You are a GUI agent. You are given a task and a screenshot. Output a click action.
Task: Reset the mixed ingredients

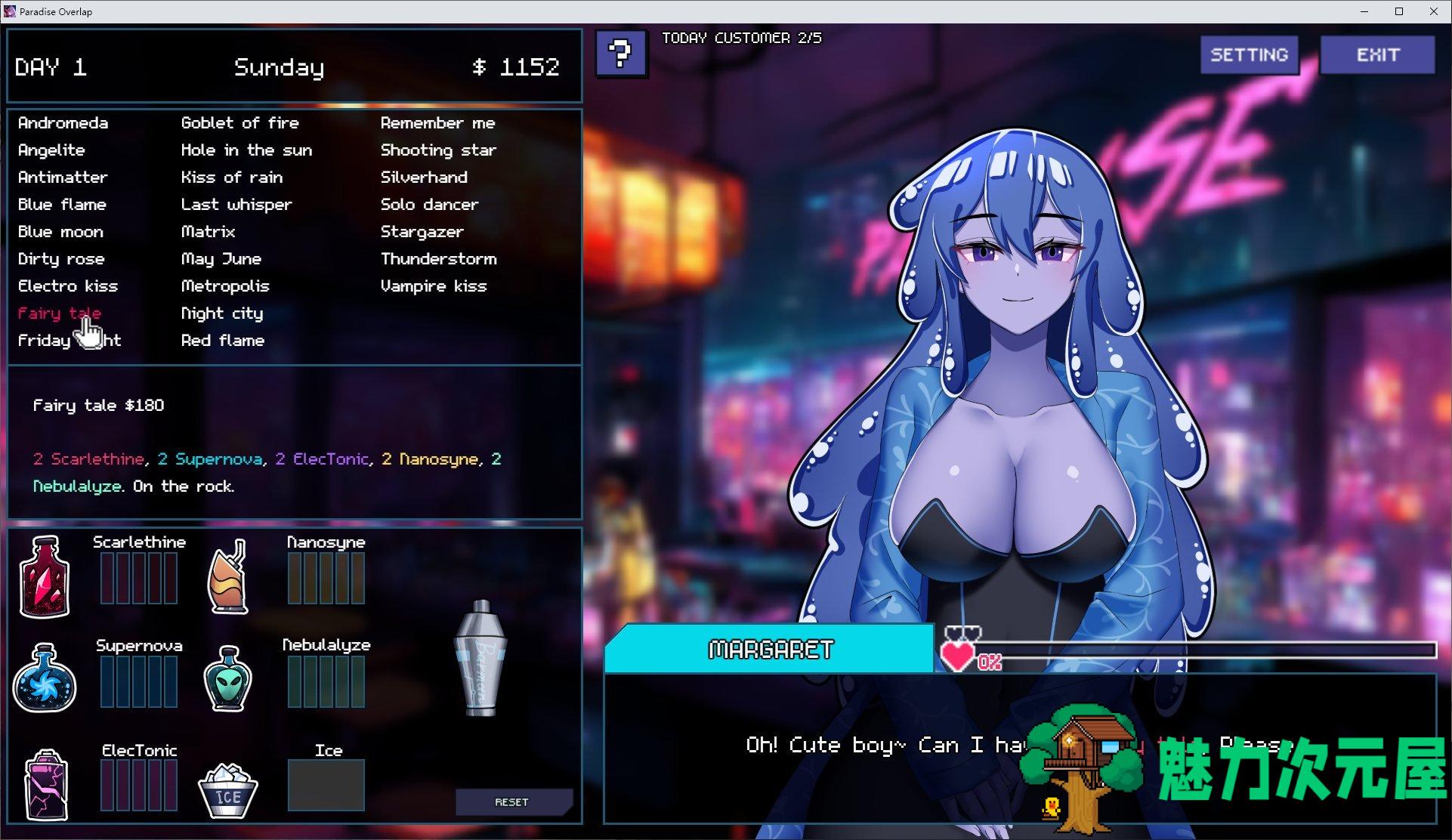tap(512, 802)
